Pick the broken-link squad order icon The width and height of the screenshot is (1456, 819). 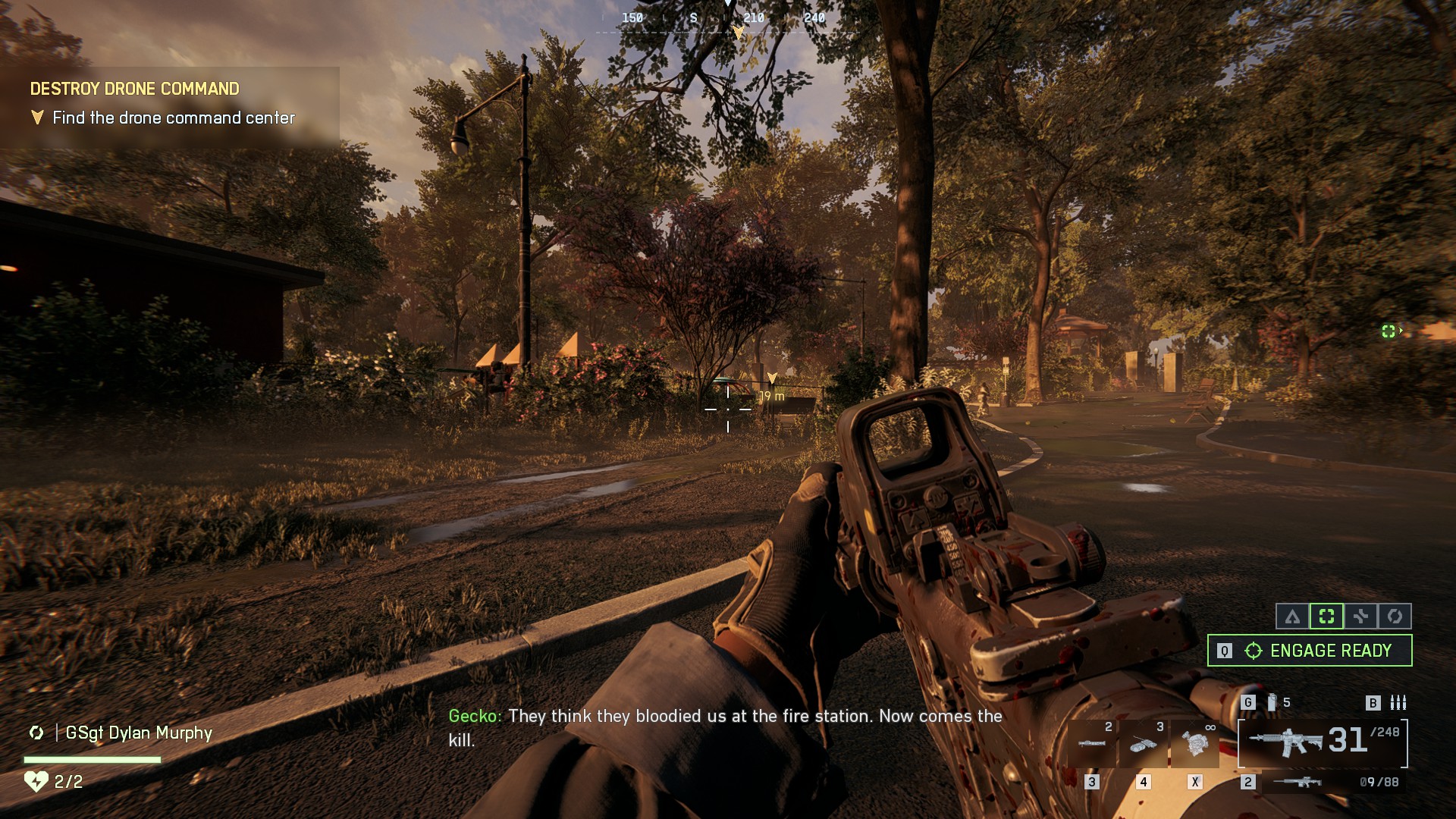1360,617
